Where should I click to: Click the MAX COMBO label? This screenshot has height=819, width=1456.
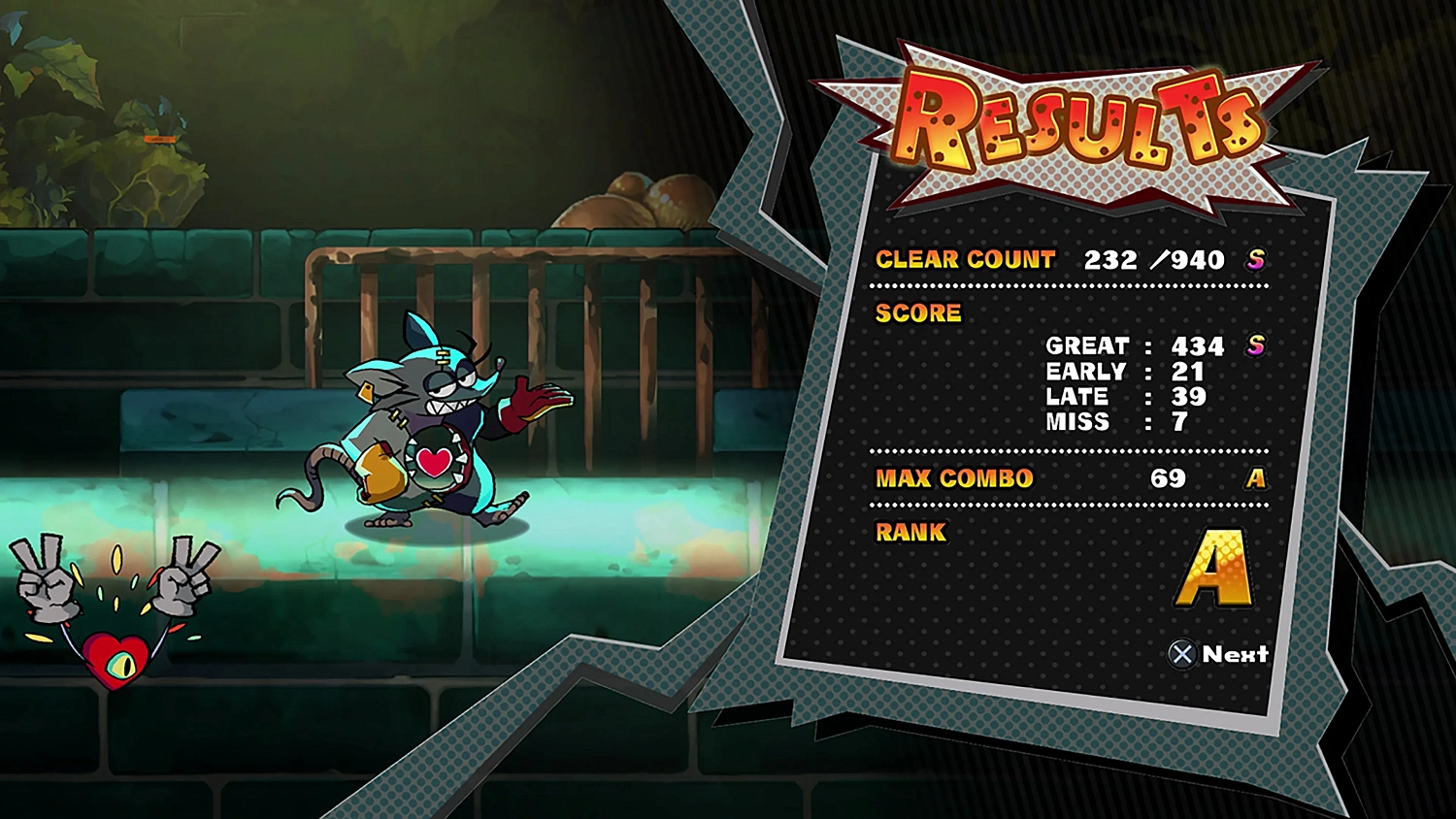tap(954, 477)
